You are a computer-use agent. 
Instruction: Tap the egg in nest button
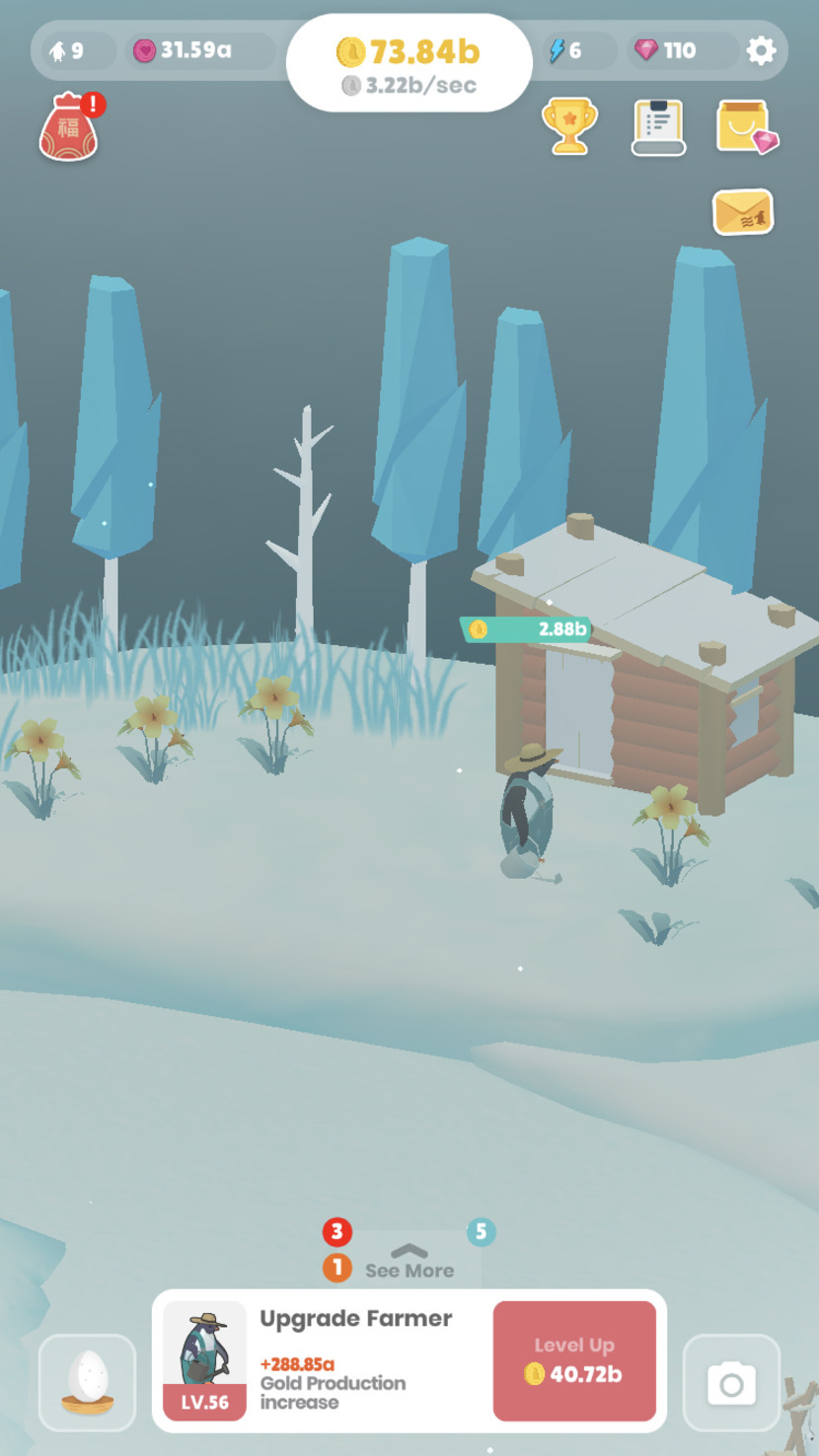tap(88, 1381)
